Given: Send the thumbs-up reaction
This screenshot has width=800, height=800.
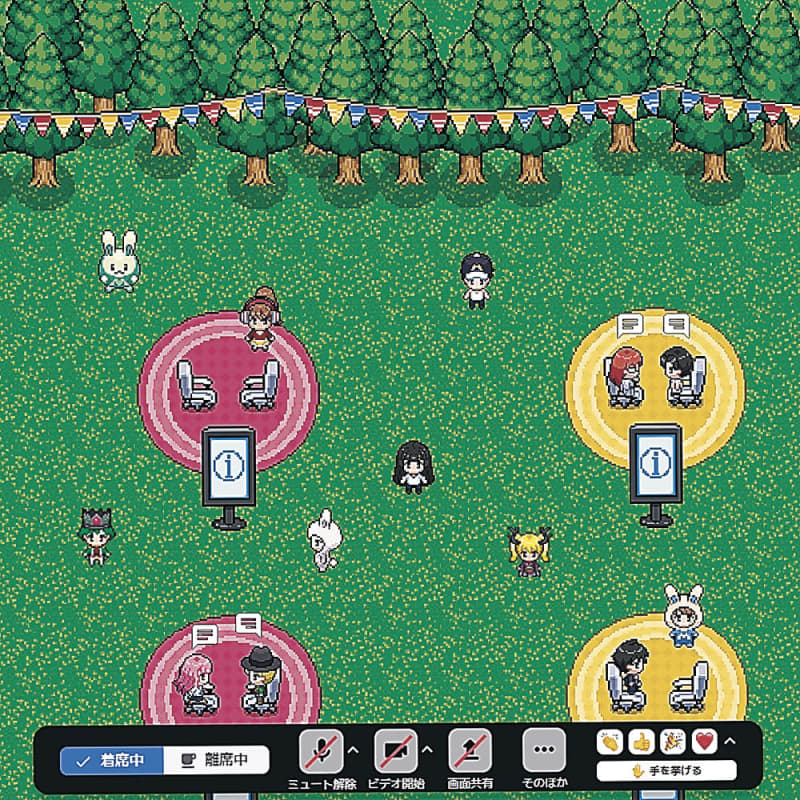Looking at the screenshot, I should click(x=641, y=742).
